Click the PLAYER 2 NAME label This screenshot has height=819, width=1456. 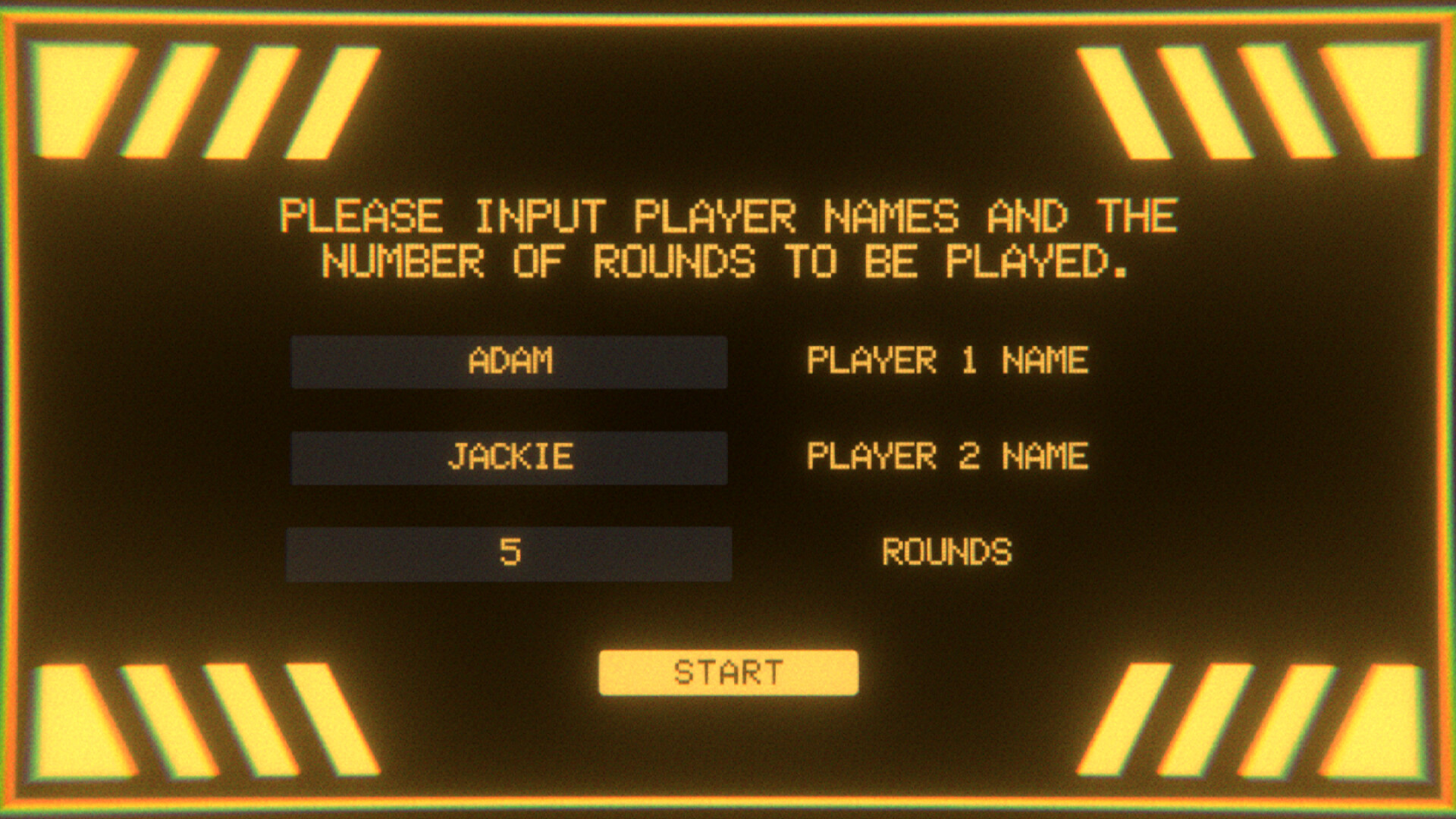pyautogui.click(x=948, y=457)
